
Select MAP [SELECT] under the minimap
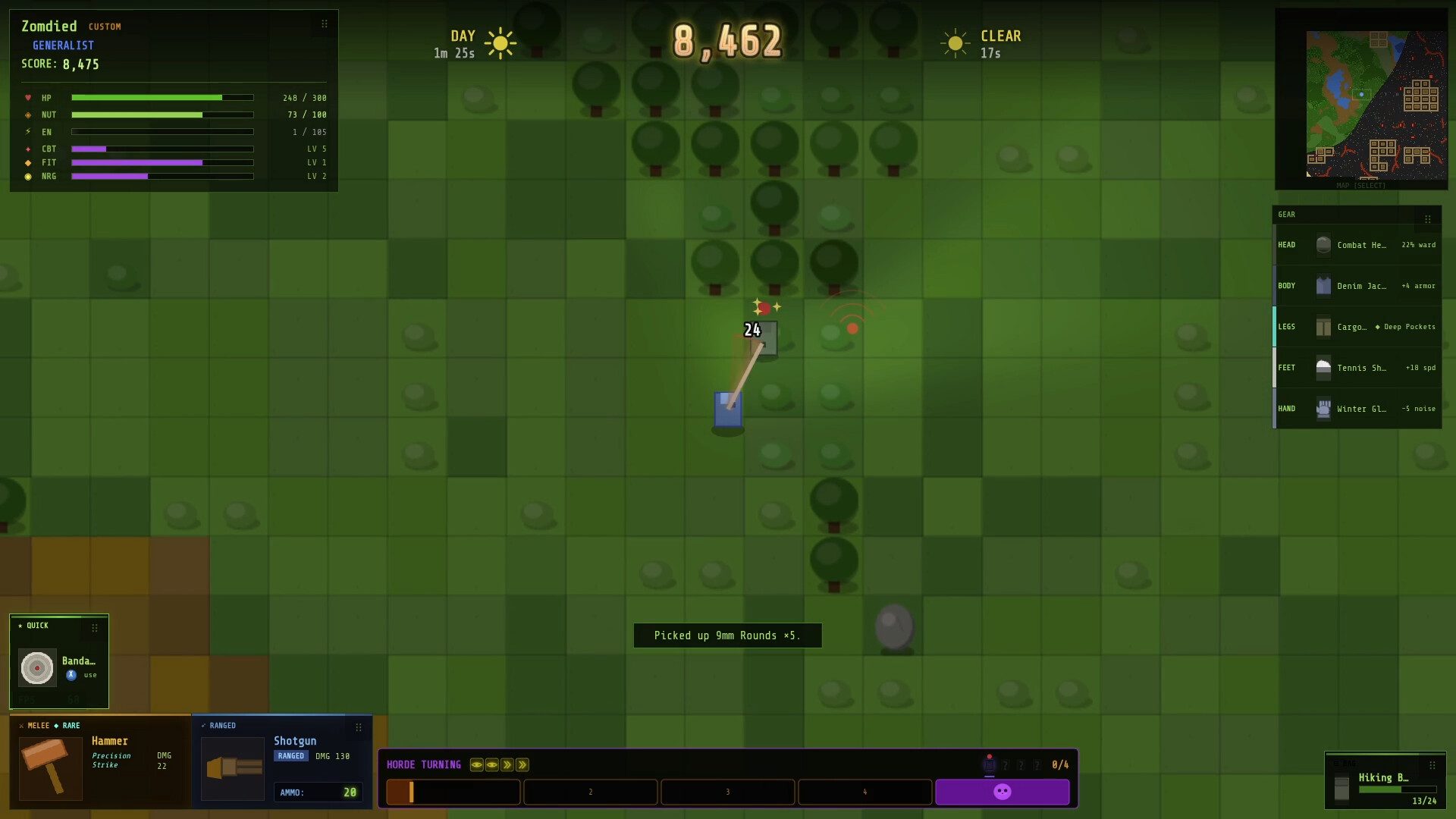(1362, 185)
